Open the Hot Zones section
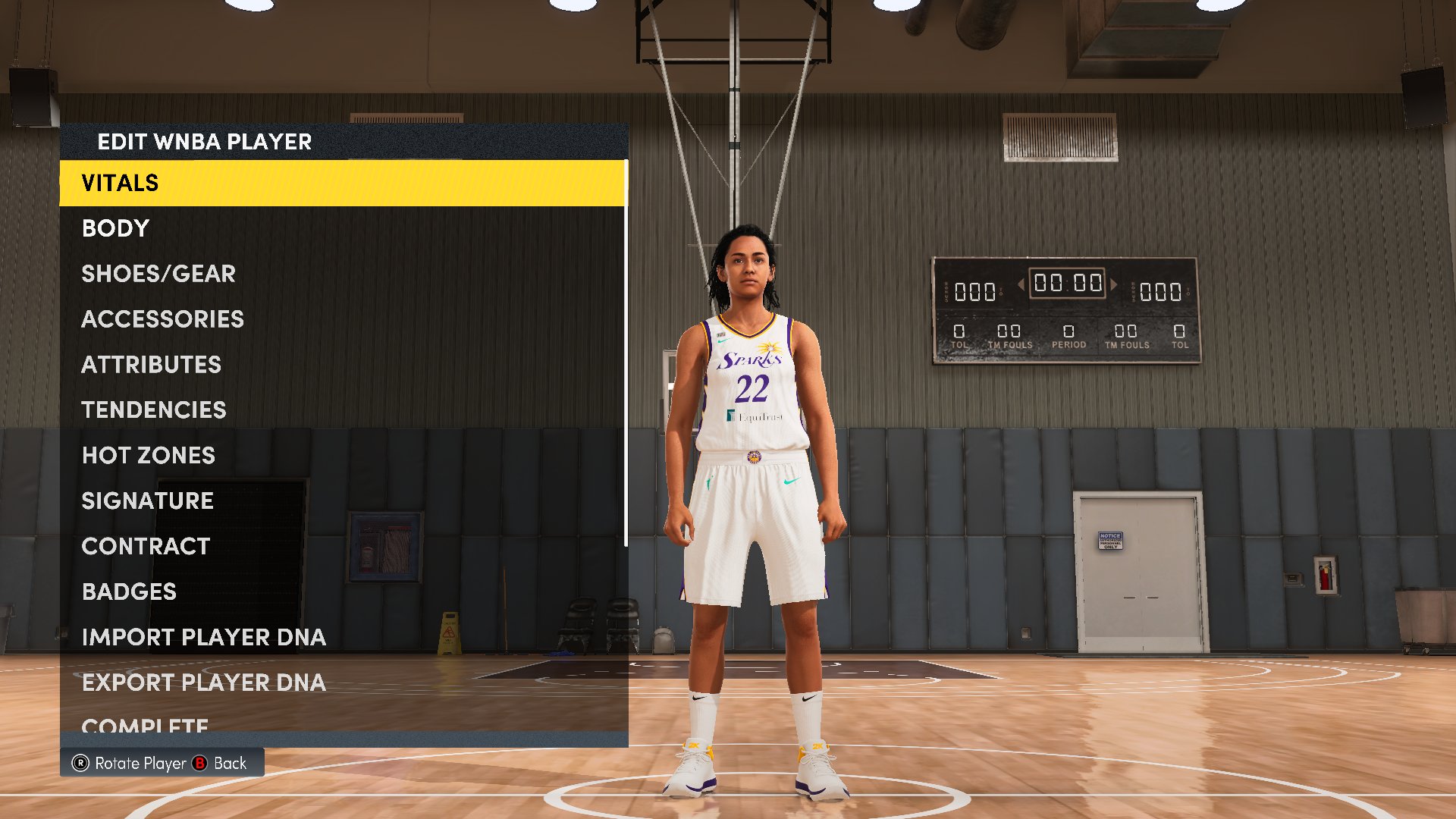This screenshot has height=819, width=1456. [148, 455]
